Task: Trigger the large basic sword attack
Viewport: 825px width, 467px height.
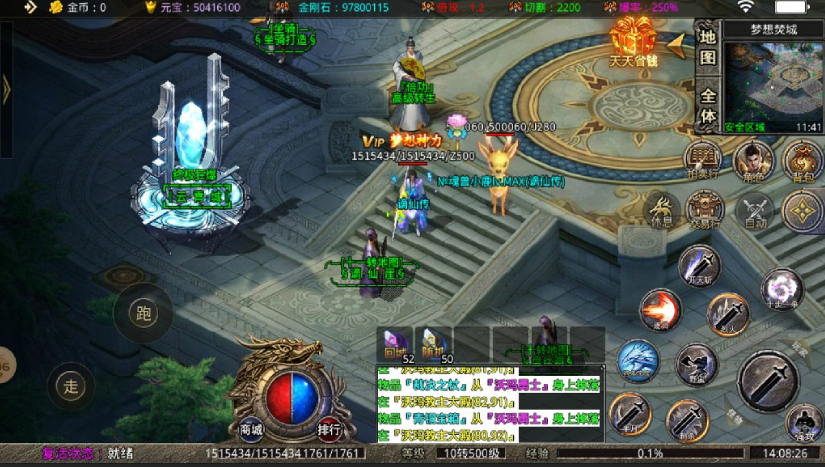Action: (769, 380)
